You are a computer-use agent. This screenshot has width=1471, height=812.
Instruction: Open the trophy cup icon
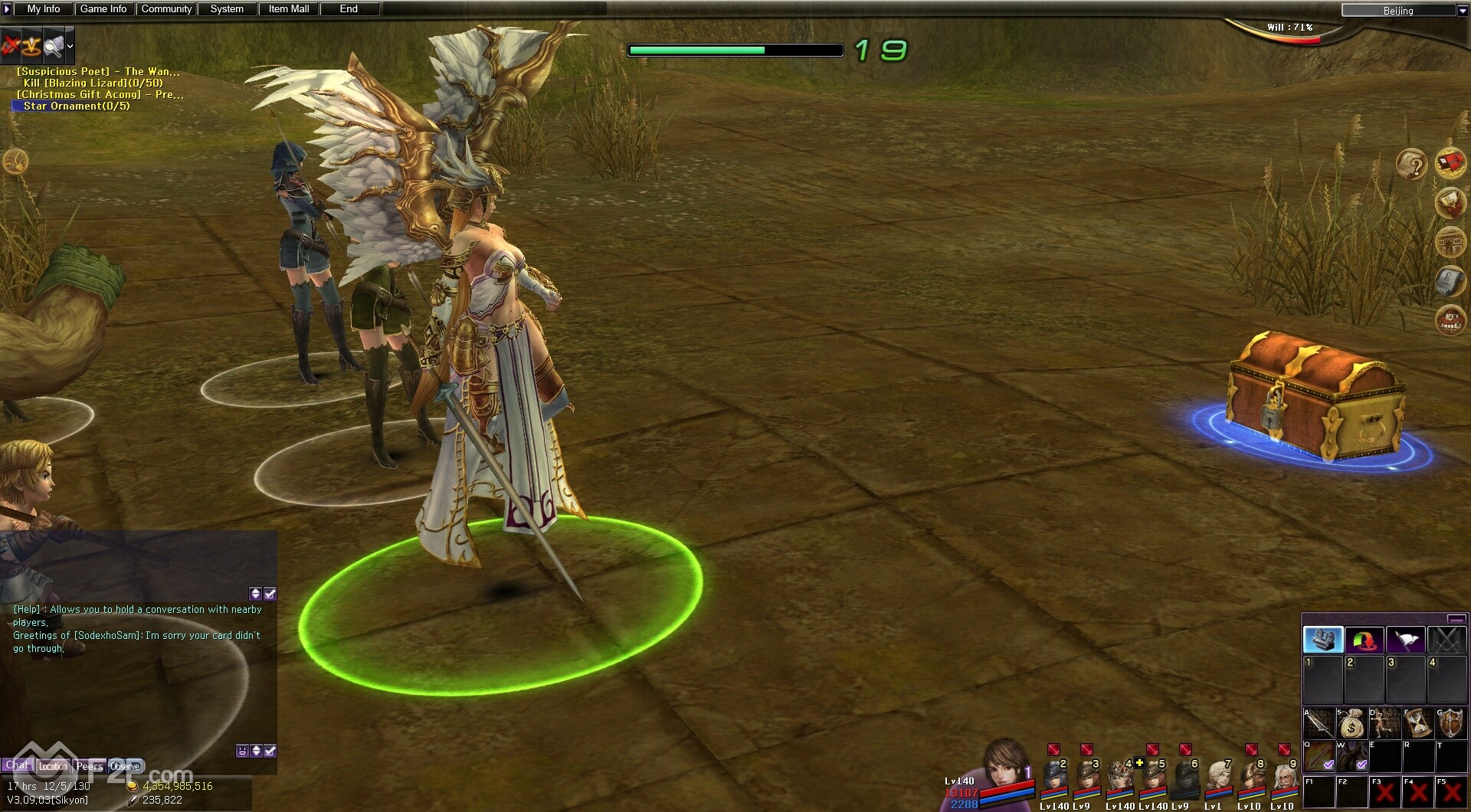click(1450, 203)
